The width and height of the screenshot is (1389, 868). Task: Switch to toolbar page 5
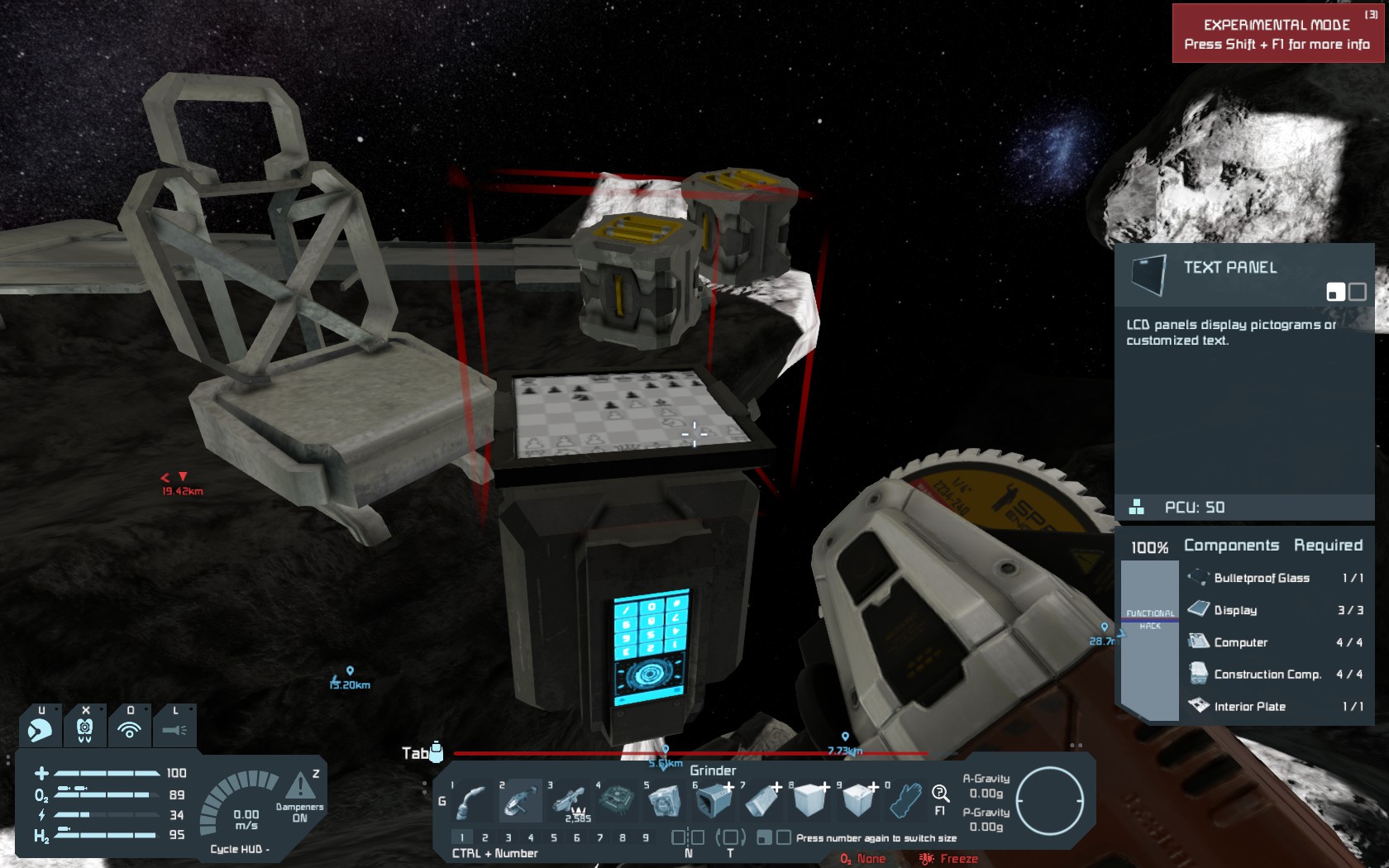pyautogui.click(x=554, y=837)
